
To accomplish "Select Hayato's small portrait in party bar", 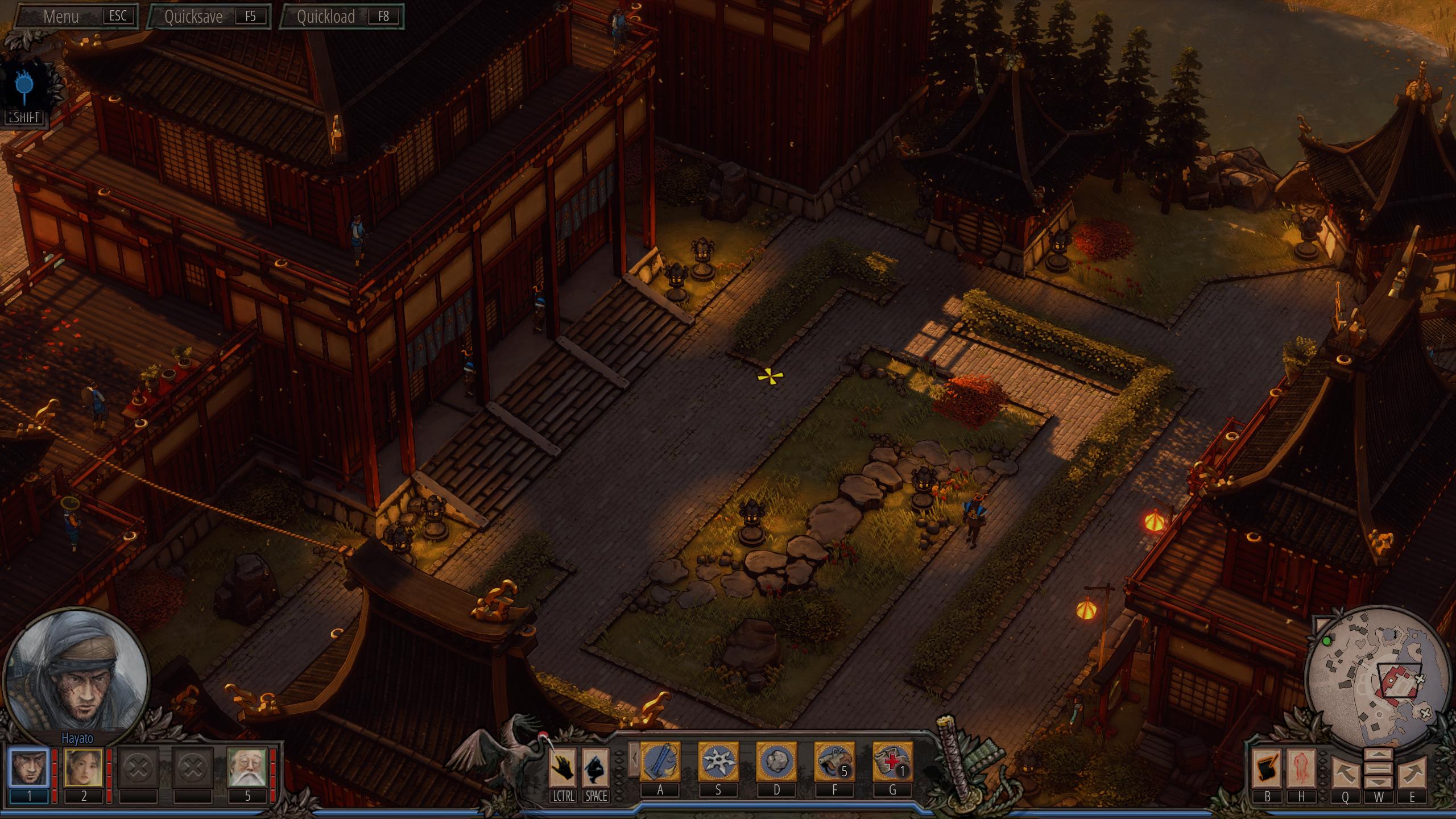I will pos(28,767).
